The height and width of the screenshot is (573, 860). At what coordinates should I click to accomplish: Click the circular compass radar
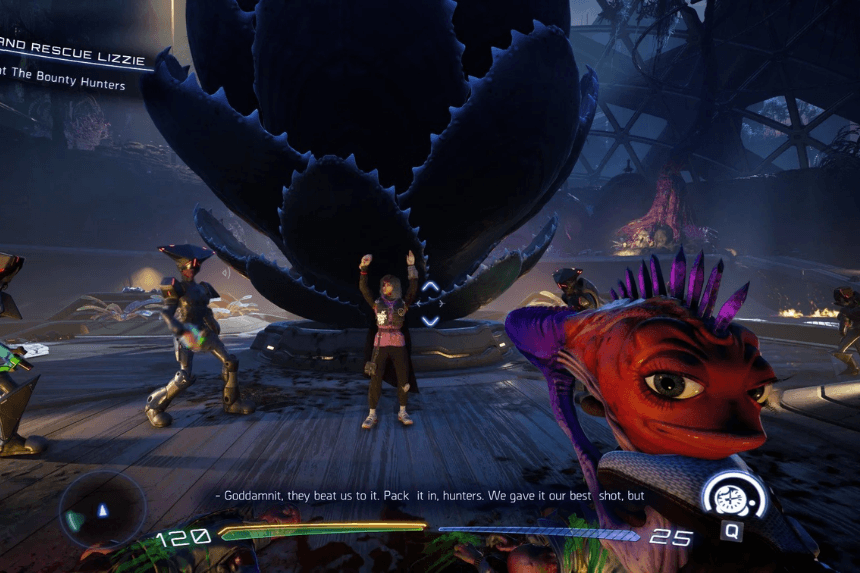102,510
